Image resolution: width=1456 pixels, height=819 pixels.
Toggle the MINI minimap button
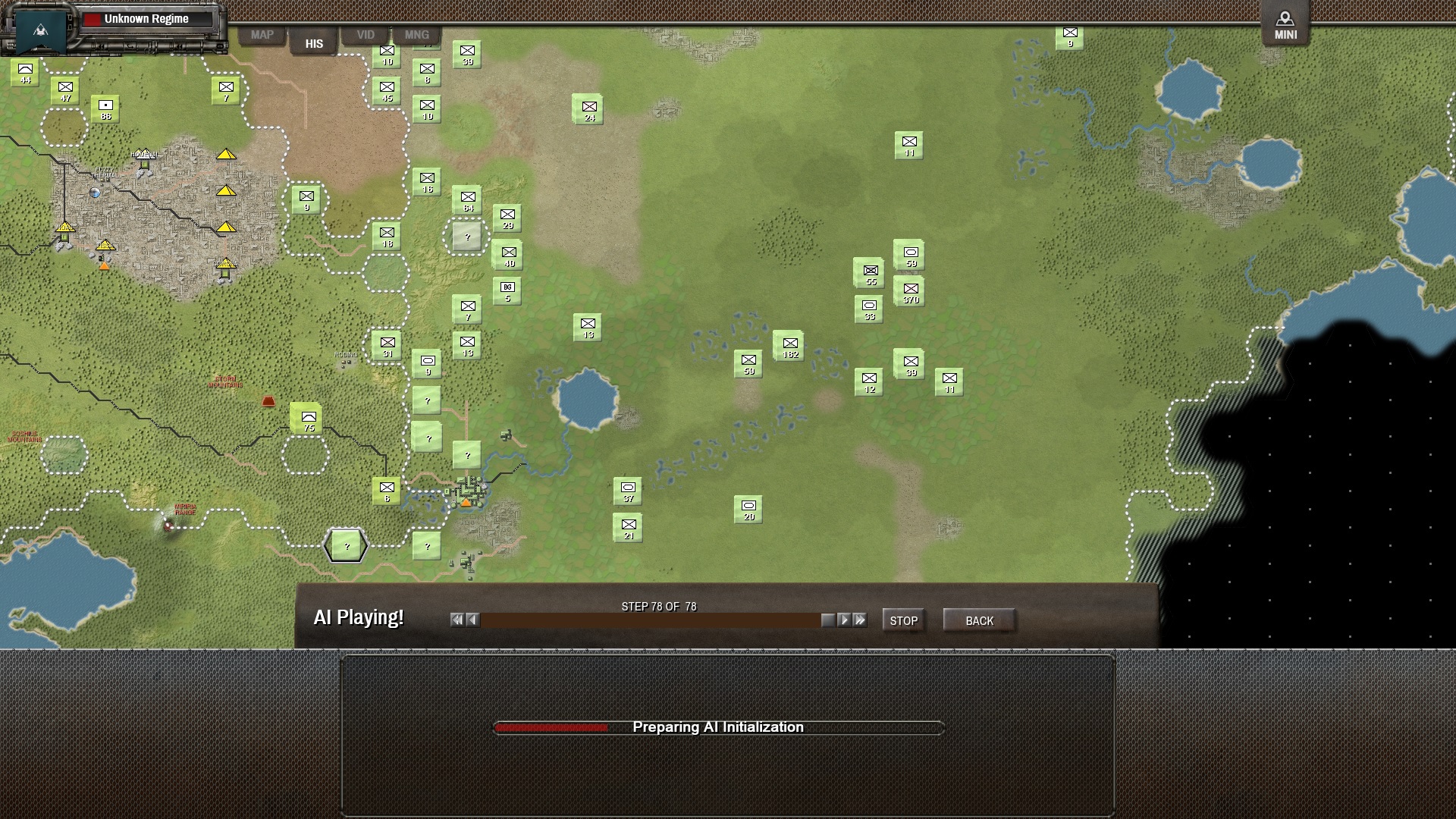tap(1285, 25)
